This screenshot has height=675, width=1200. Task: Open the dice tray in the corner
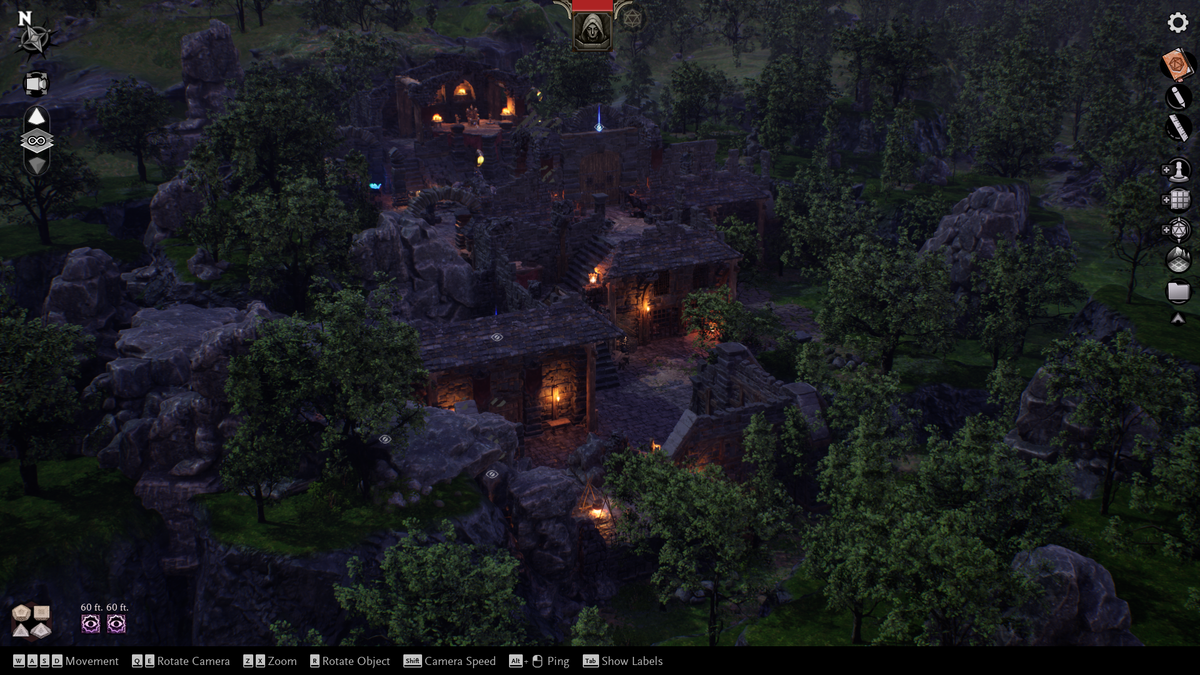pyautogui.click(x=31, y=620)
